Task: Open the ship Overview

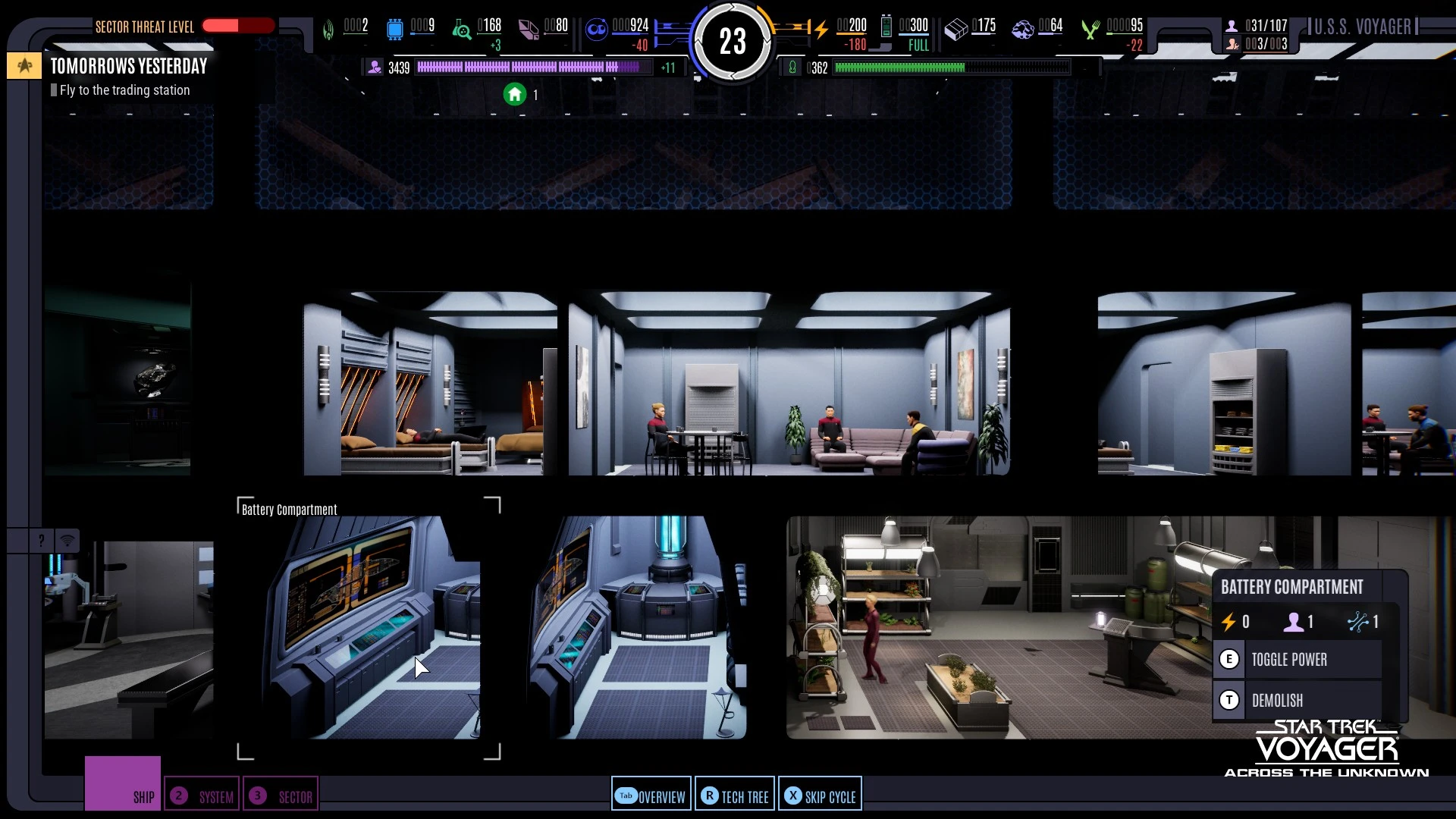Action: point(651,795)
